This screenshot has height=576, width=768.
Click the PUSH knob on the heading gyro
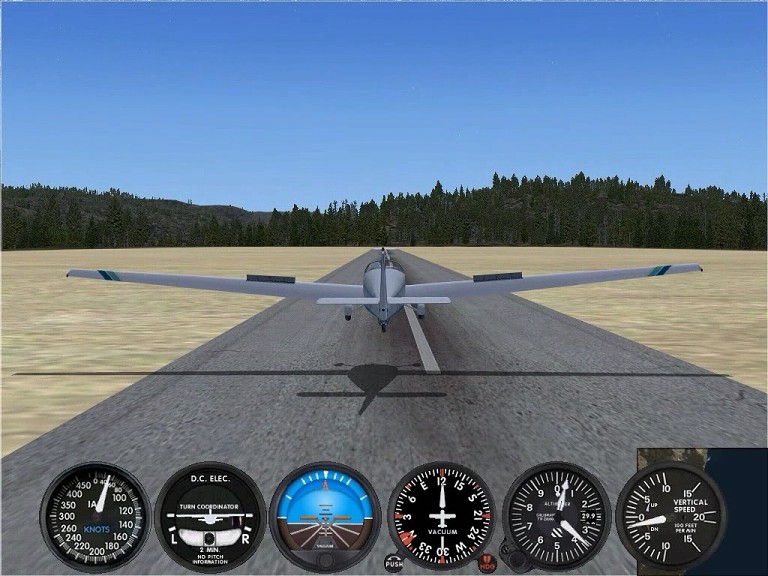394,563
